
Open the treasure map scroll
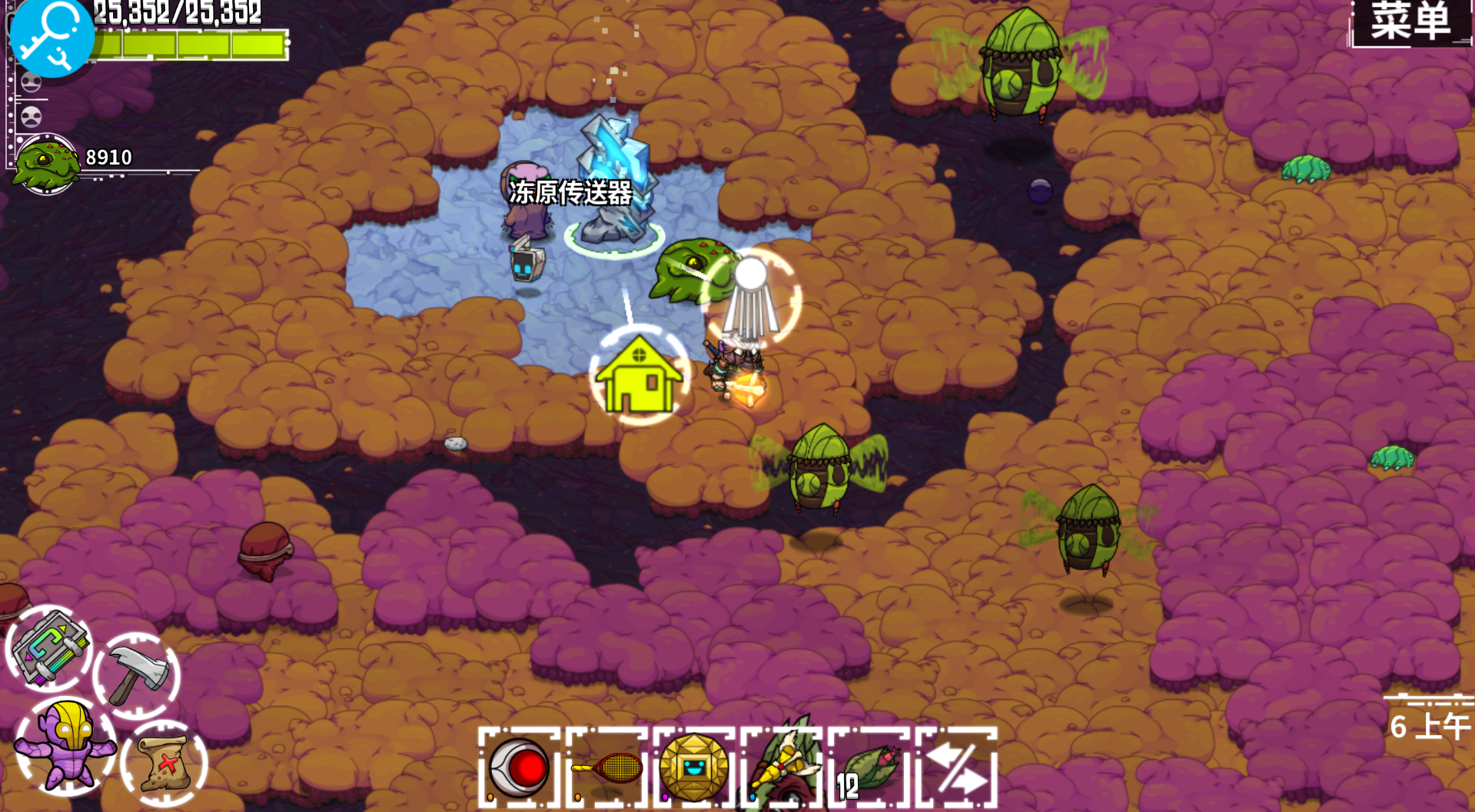pyautogui.click(x=164, y=763)
